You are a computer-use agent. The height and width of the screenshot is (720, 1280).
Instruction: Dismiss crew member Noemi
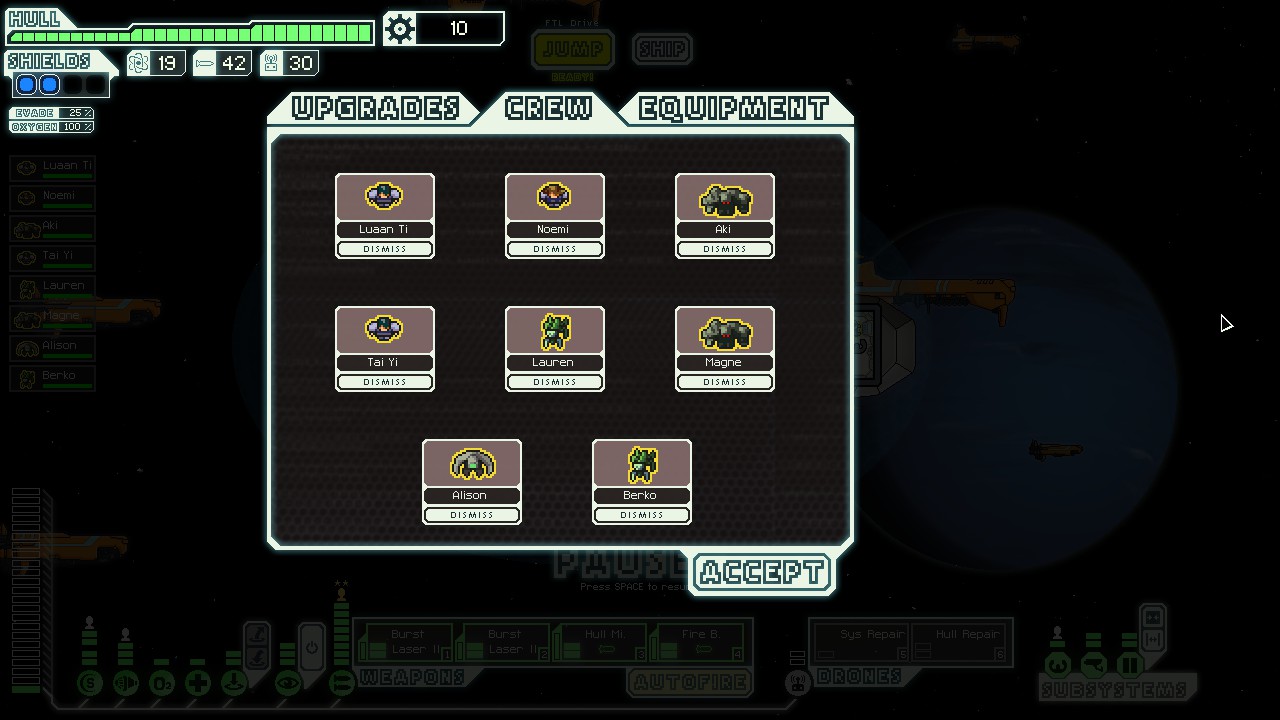[555, 249]
